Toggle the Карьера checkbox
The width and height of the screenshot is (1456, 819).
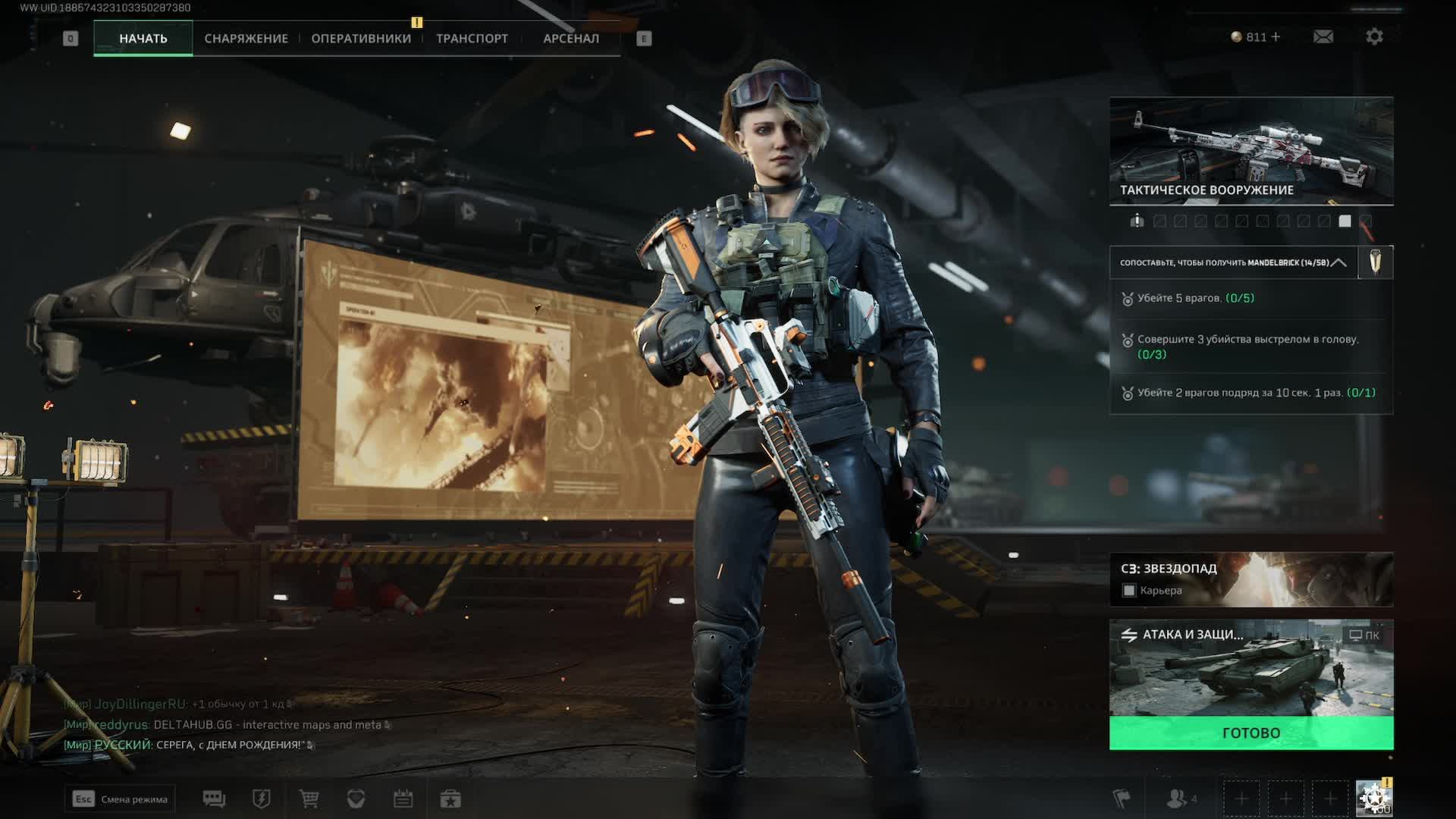click(1129, 591)
